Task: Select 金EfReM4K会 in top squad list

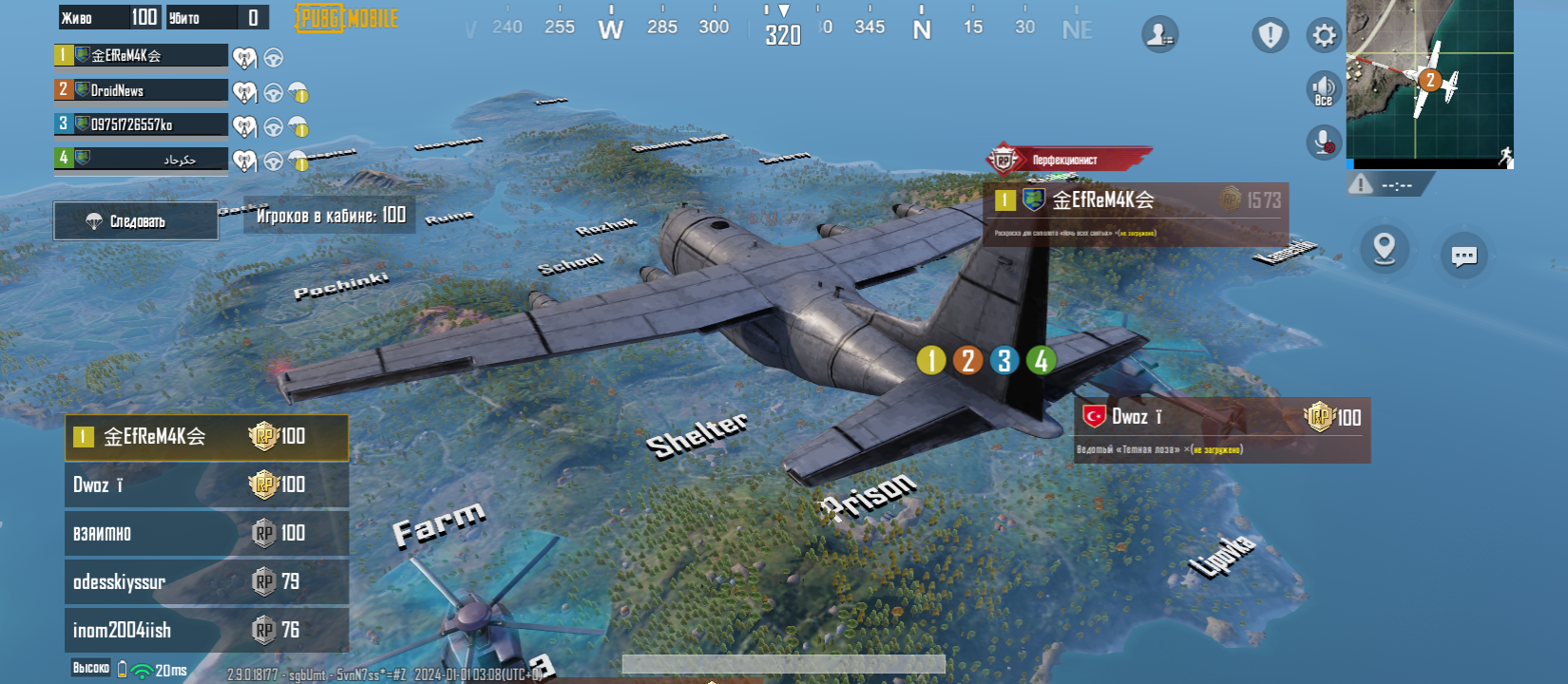Action: point(141,56)
